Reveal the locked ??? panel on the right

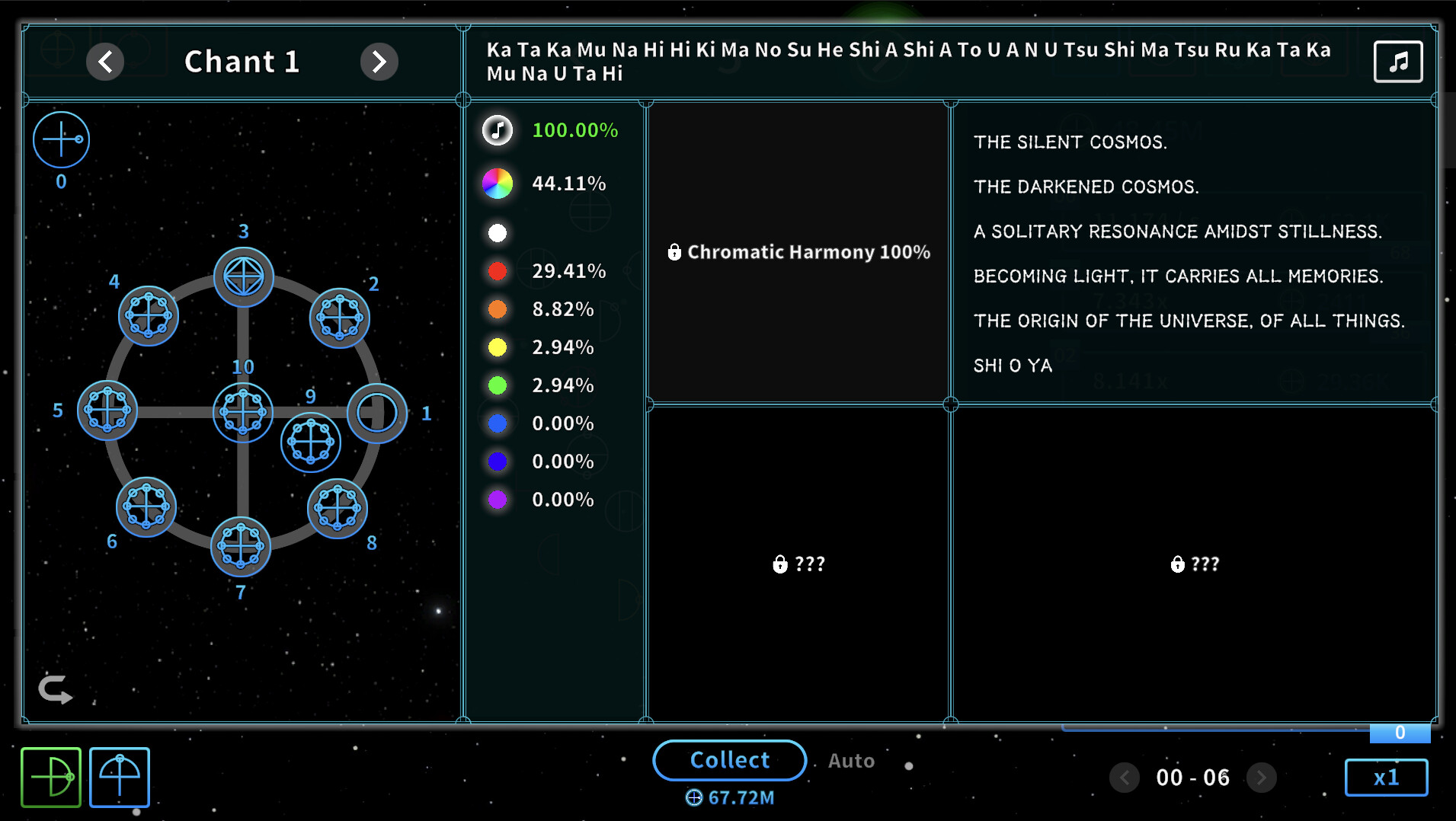(1193, 564)
